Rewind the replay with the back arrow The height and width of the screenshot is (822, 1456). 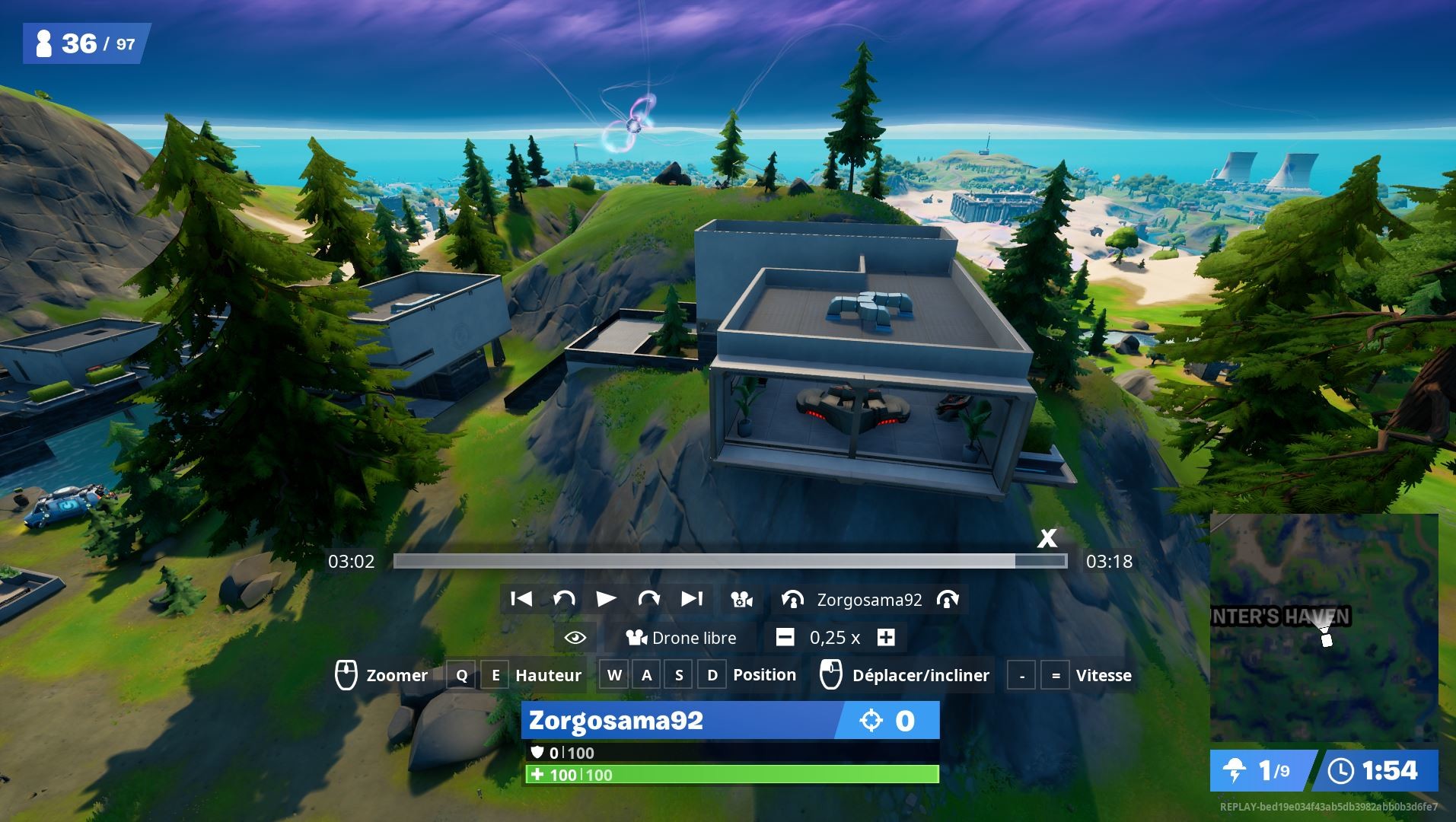(x=564, y=599)
